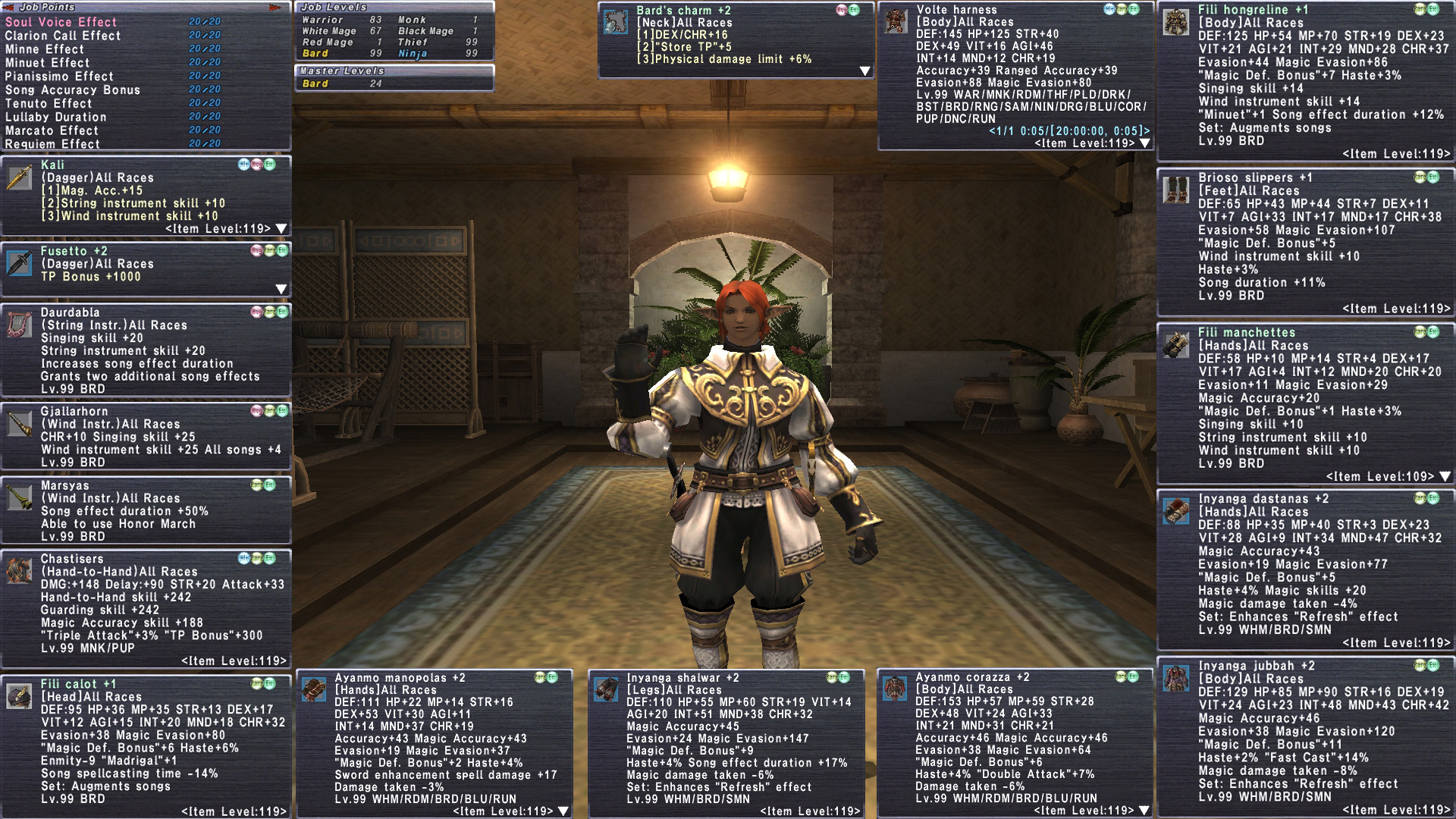The height and width of the screenshot is (819, 1456).
Task: Click the Chastisers hand-to-hand weapon icon
Action: (x=18, y=571)
